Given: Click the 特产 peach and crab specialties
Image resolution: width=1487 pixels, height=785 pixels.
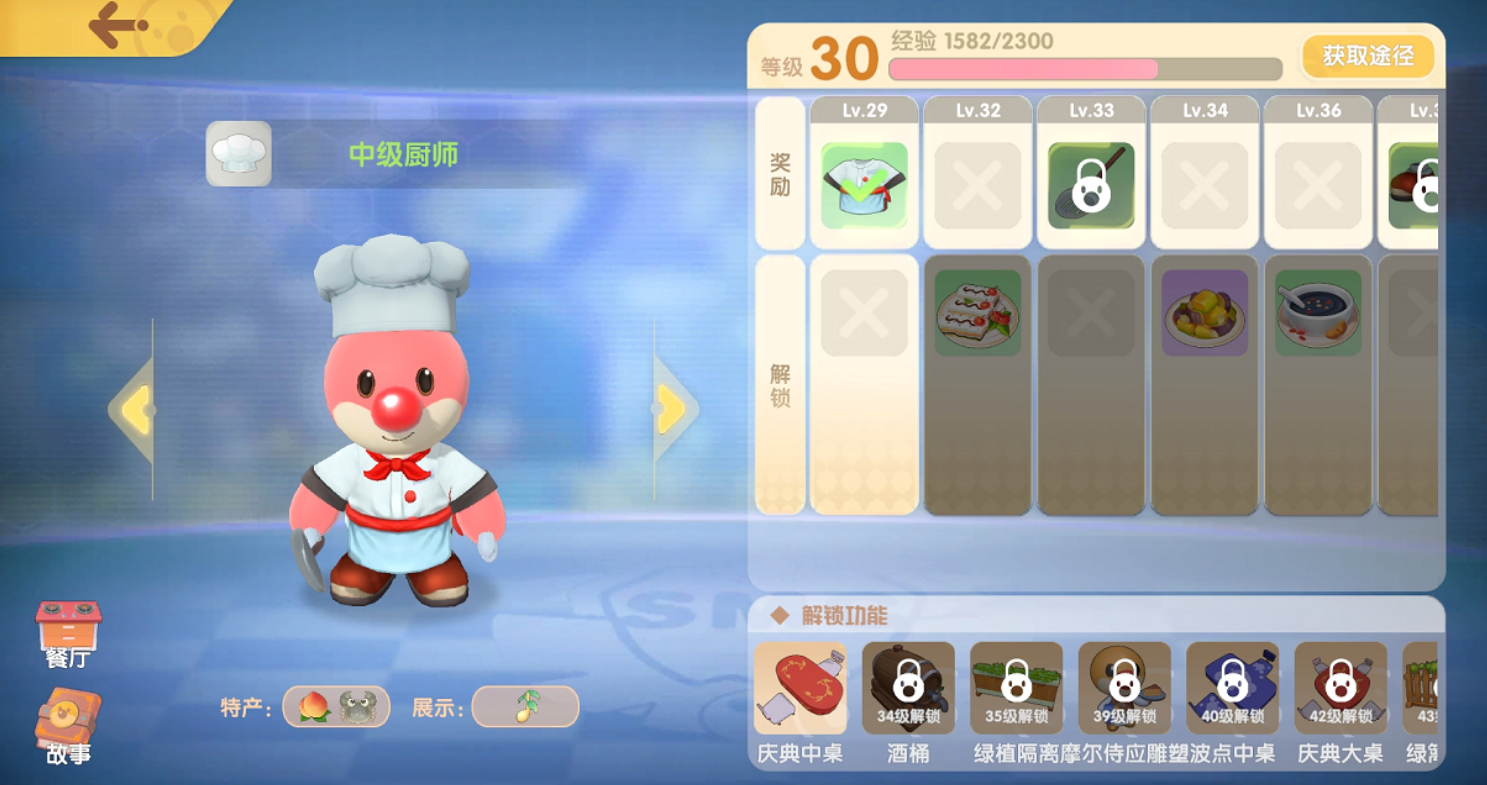Looking at the screenshot, I should 336,707.
